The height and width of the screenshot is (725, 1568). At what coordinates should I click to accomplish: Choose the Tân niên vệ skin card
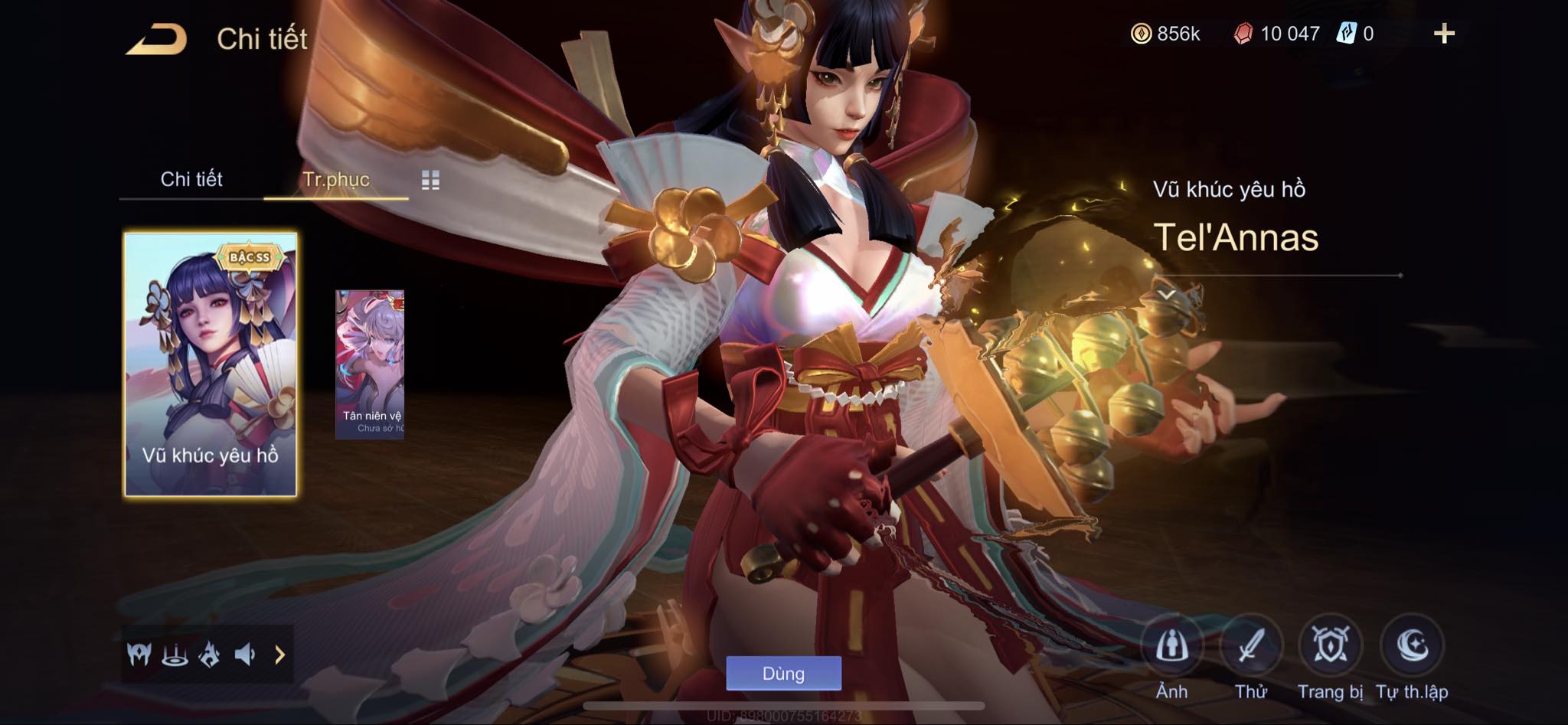(370, 364)
